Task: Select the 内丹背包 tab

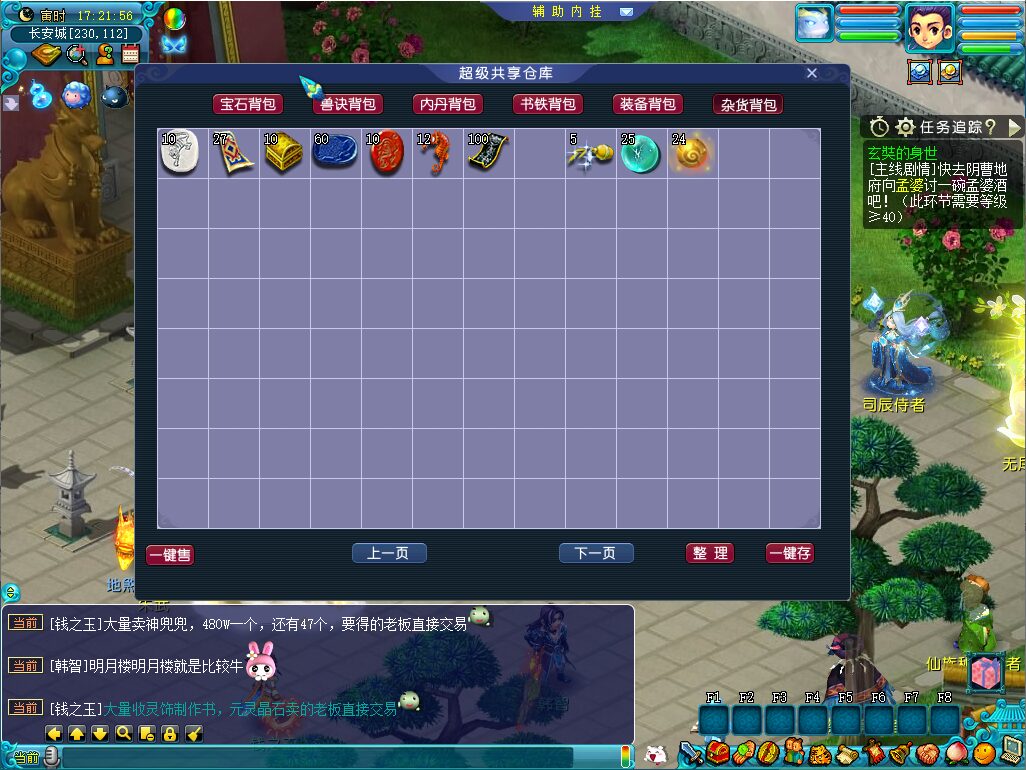Action: pos(447,104)
